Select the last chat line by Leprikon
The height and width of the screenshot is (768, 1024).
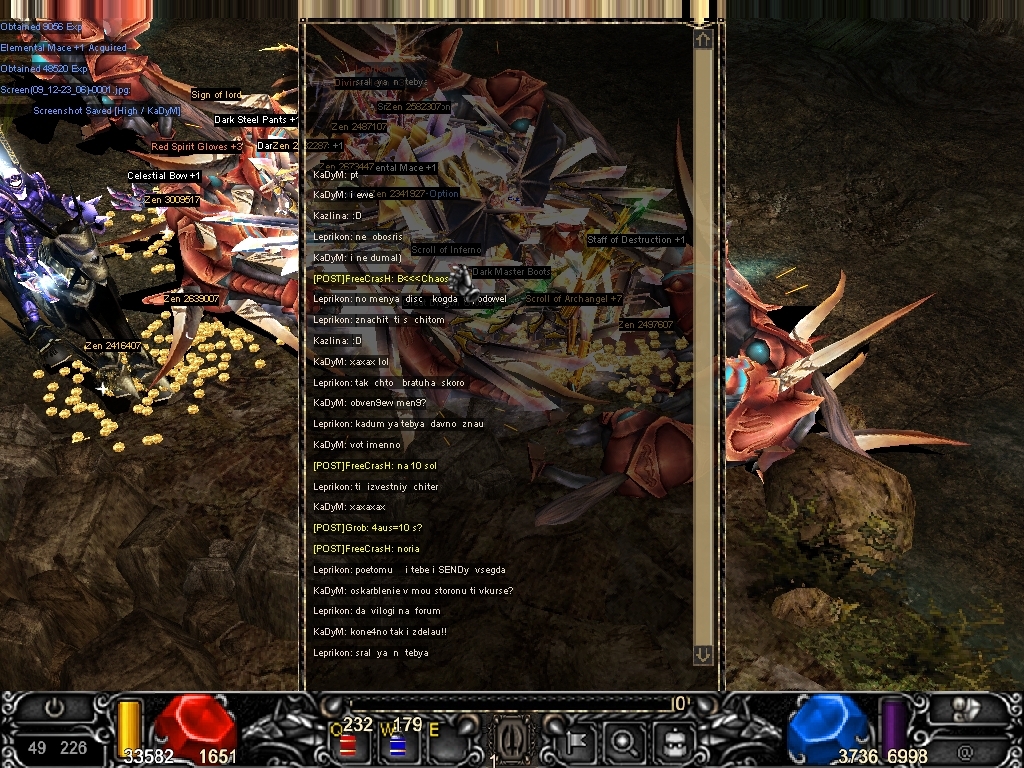click(371, 653)
